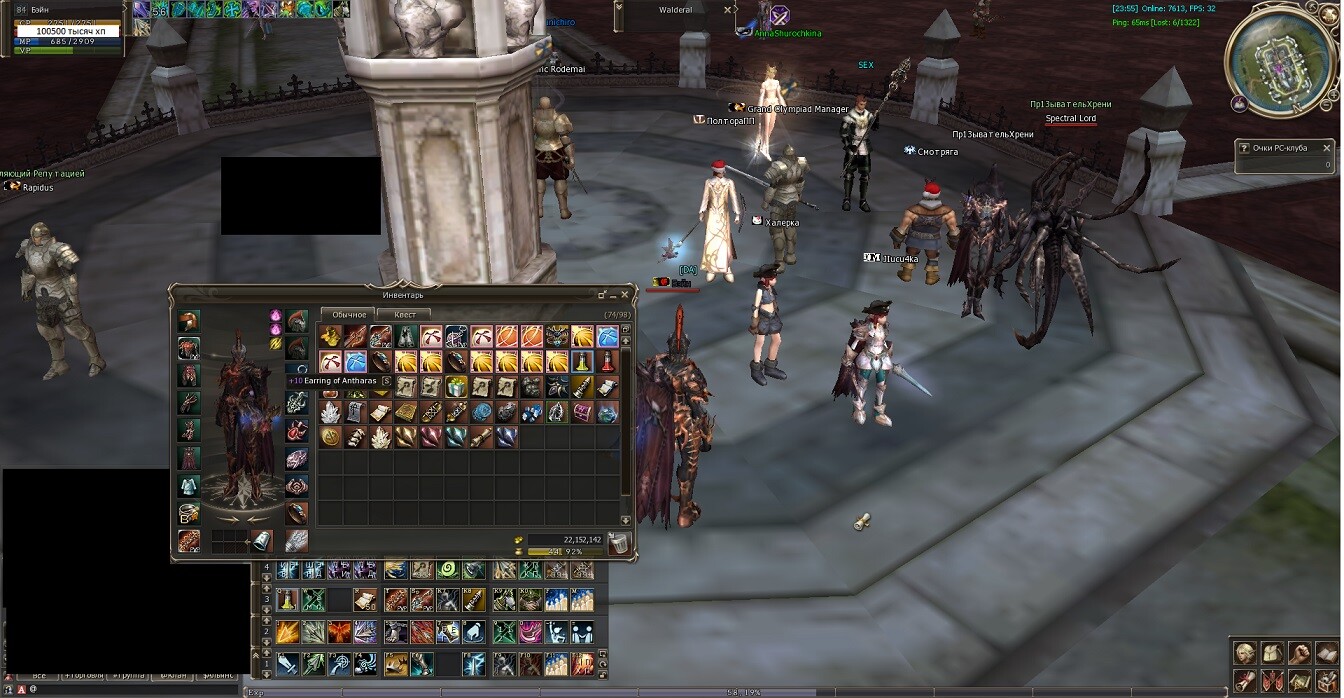Close the Очки PC-клуба panel
Screen dimensions: 1344x698
(1327, 148)
